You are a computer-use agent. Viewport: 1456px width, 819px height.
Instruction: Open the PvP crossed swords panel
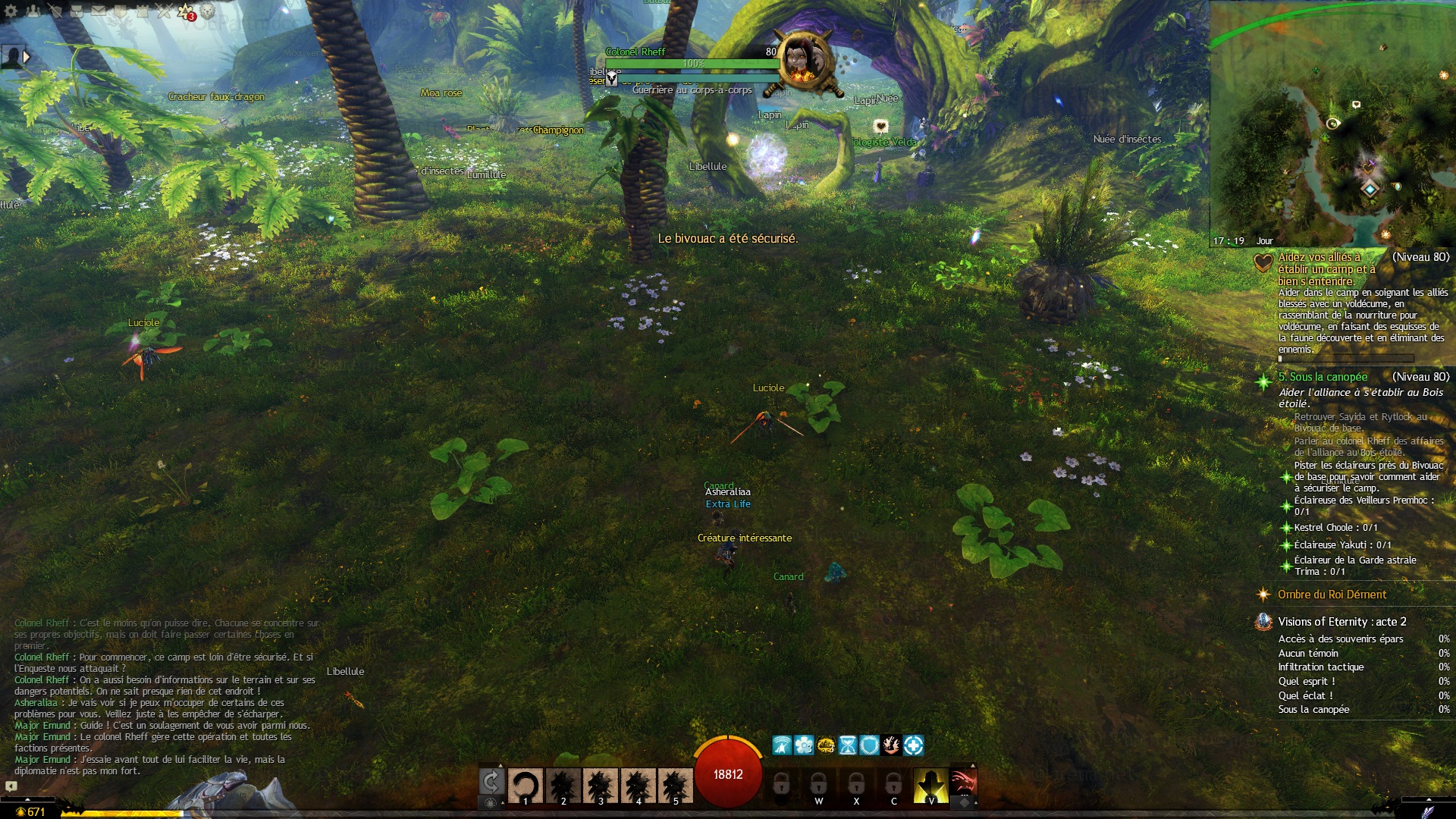(165, 11)
